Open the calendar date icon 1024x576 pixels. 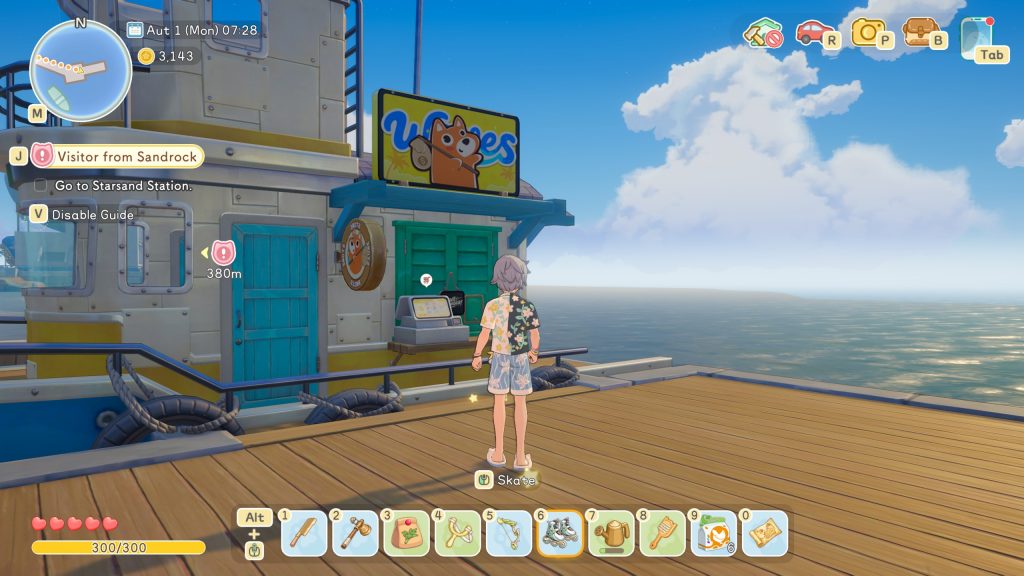click(135, 30)
